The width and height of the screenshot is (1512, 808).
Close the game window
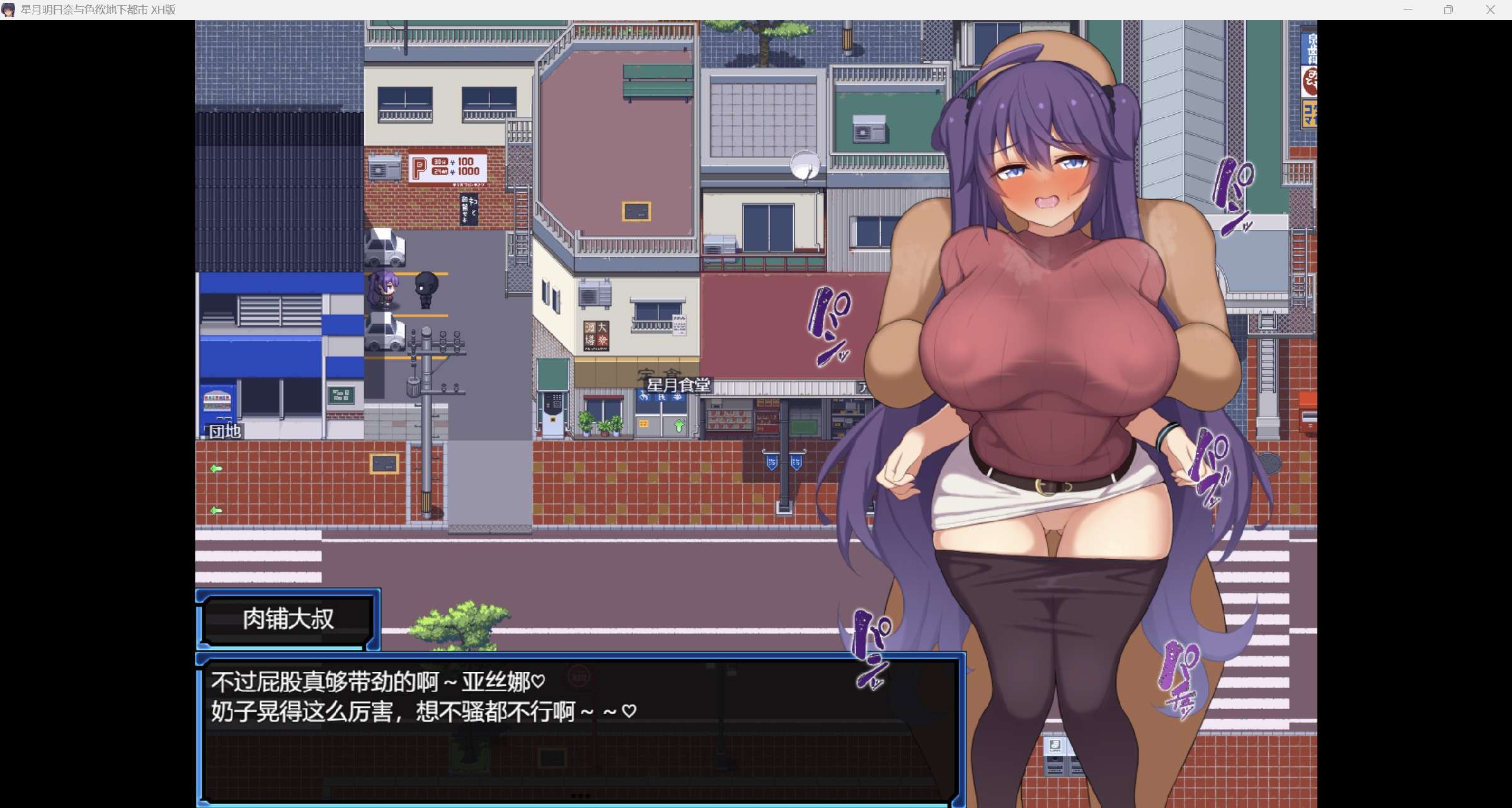[x=1490, y=9]
